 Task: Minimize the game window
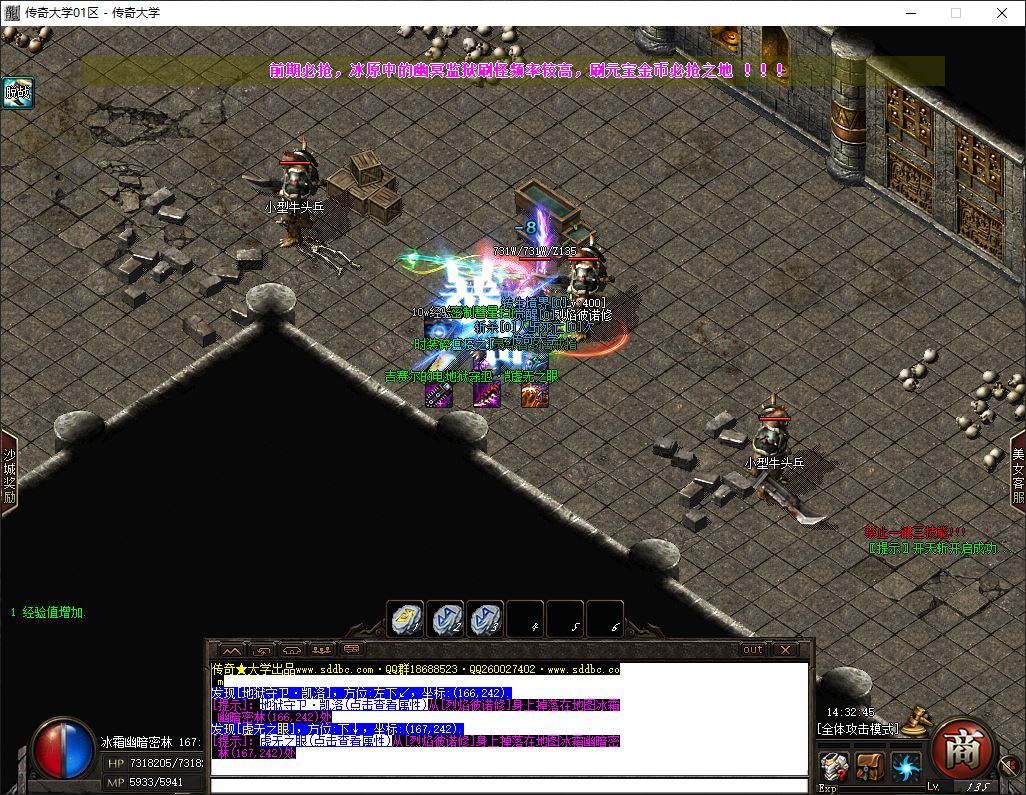[x=910, y=13]
